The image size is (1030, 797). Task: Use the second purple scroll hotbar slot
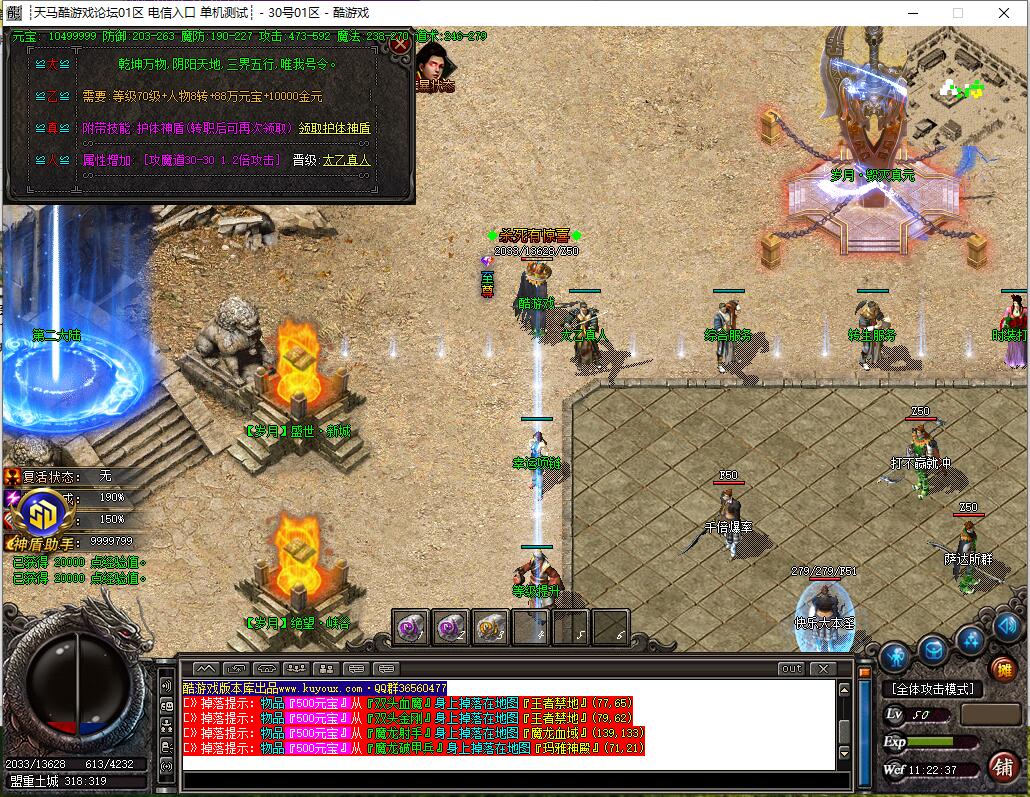click(x=450, y=627)
